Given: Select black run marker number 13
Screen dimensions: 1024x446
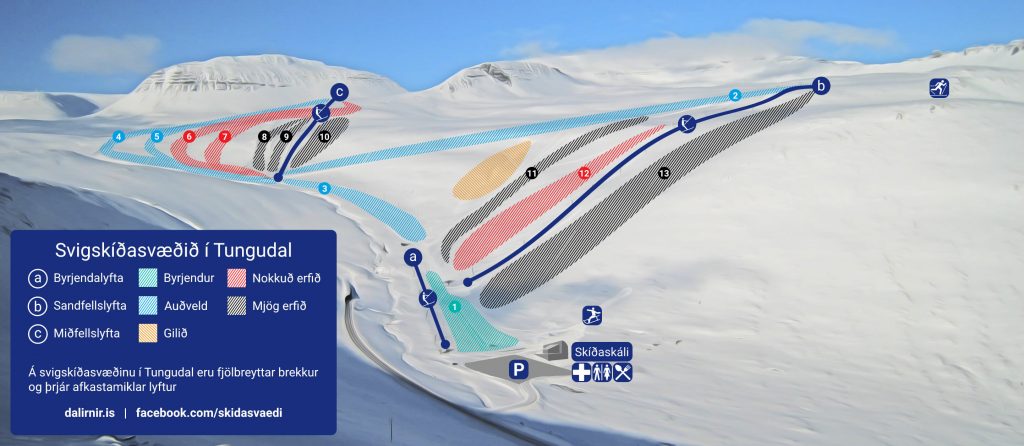Looking at the screenshot, I should point(664,174).
